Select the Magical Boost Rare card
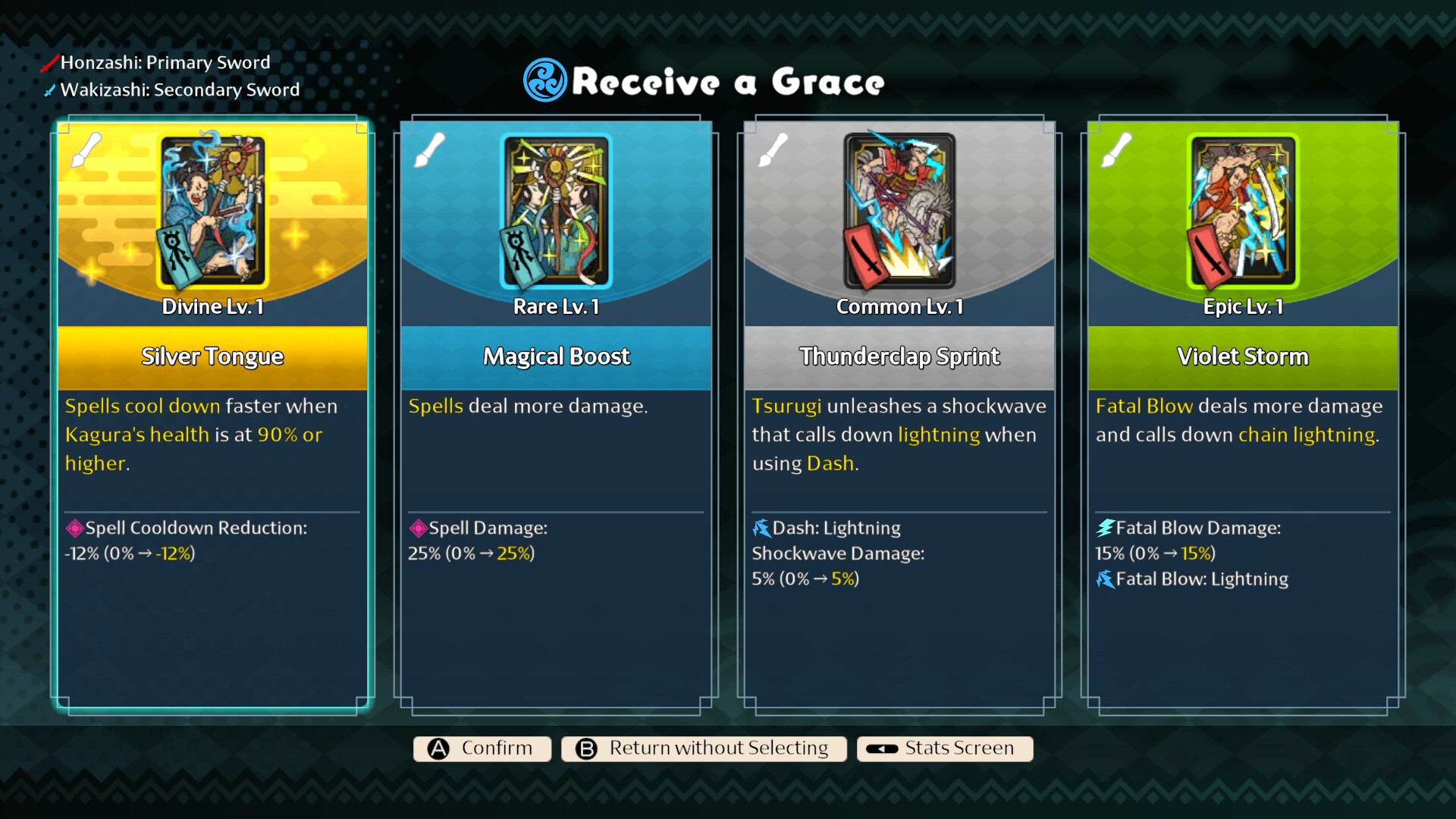 [556, 417]
